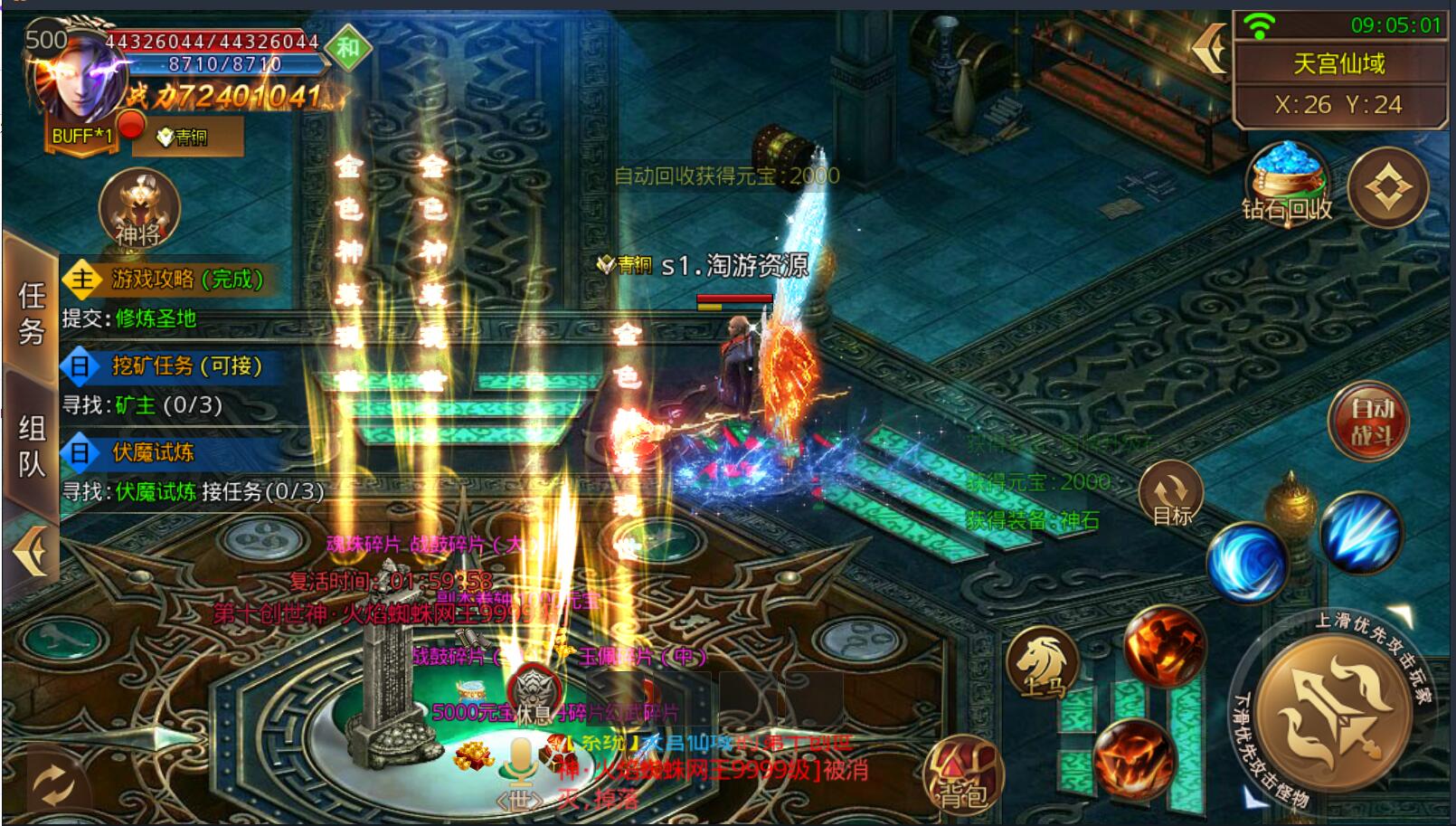Open the 神将 general icon
The image size is (1456, 826).
(x=138, y=208)
